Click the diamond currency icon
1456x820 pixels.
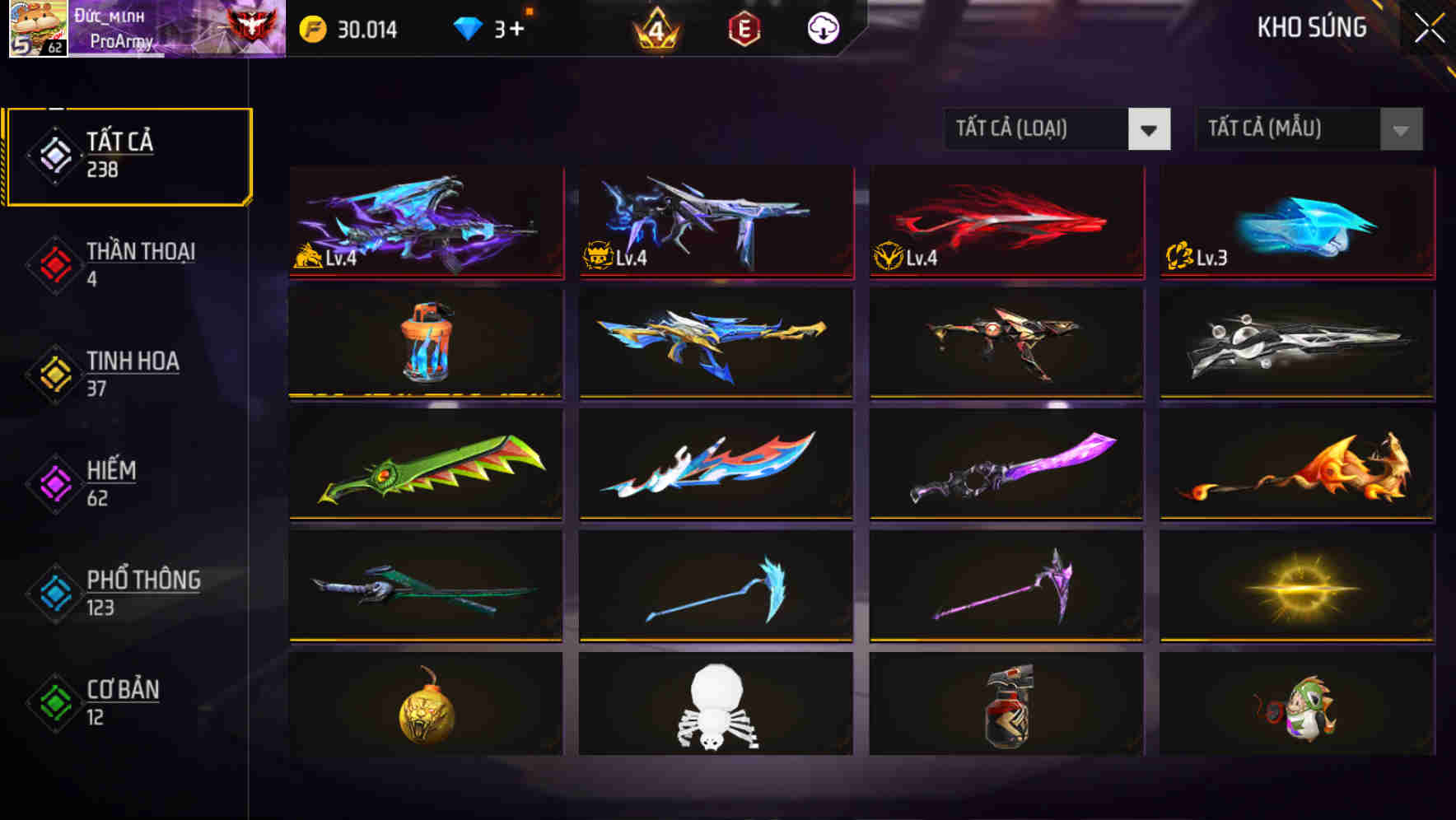(x=469, y=30)
